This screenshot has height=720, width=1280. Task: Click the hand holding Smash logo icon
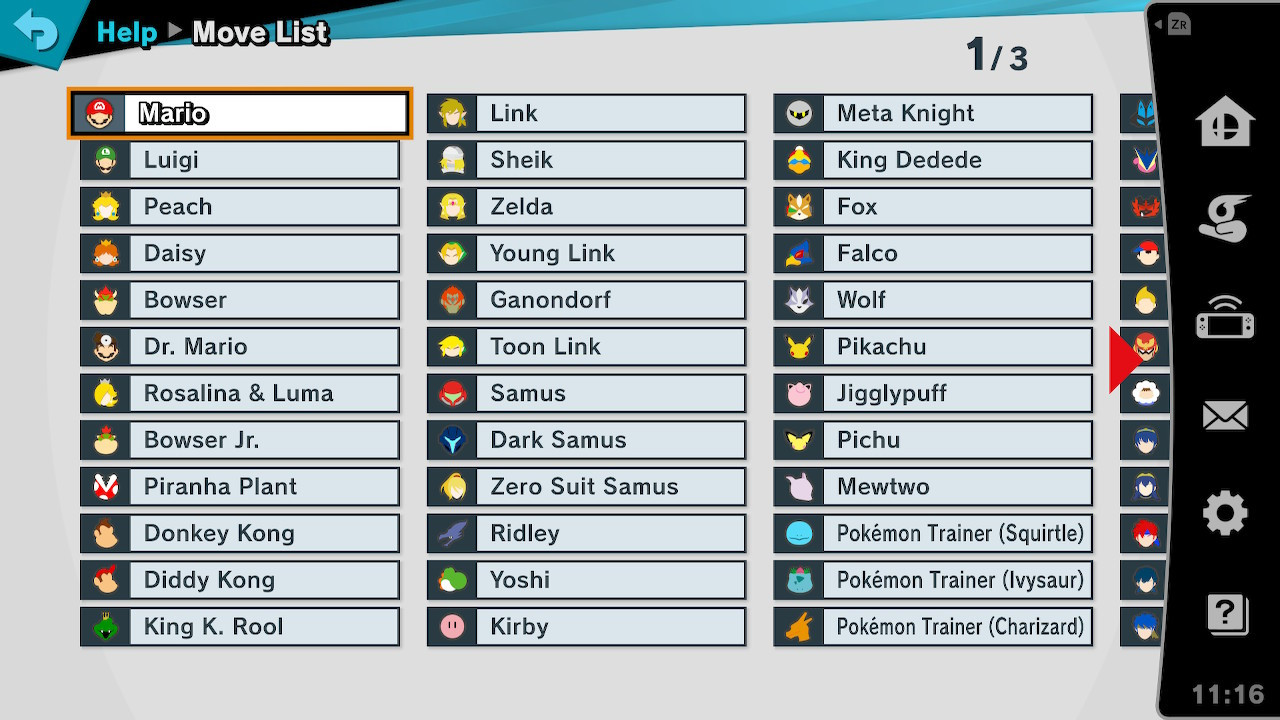tap(1227, 219)
